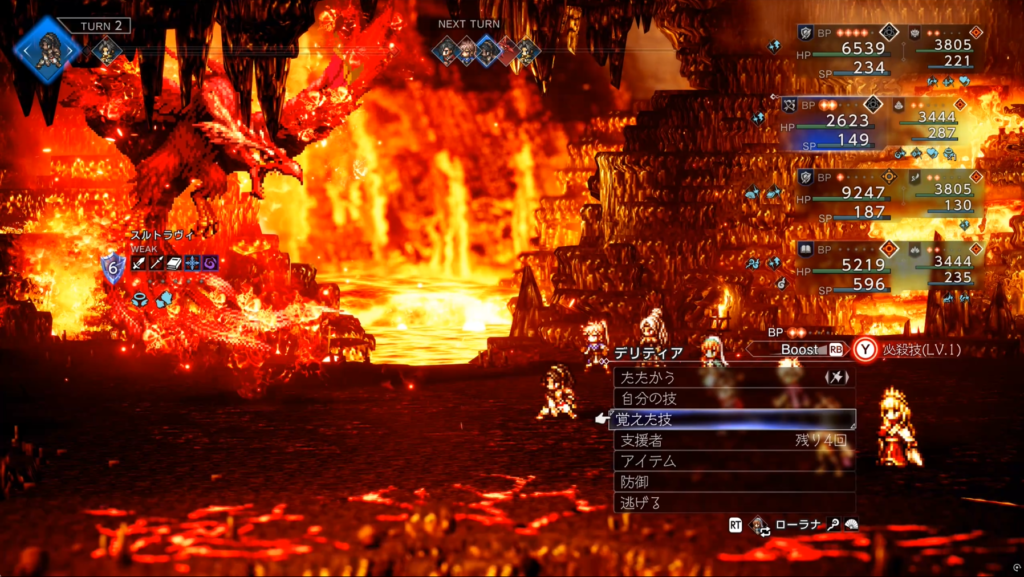The width and height of the screenshot is (1024, 577).
Task: Select the enemy shield counter showing 6
Action: 113,267
